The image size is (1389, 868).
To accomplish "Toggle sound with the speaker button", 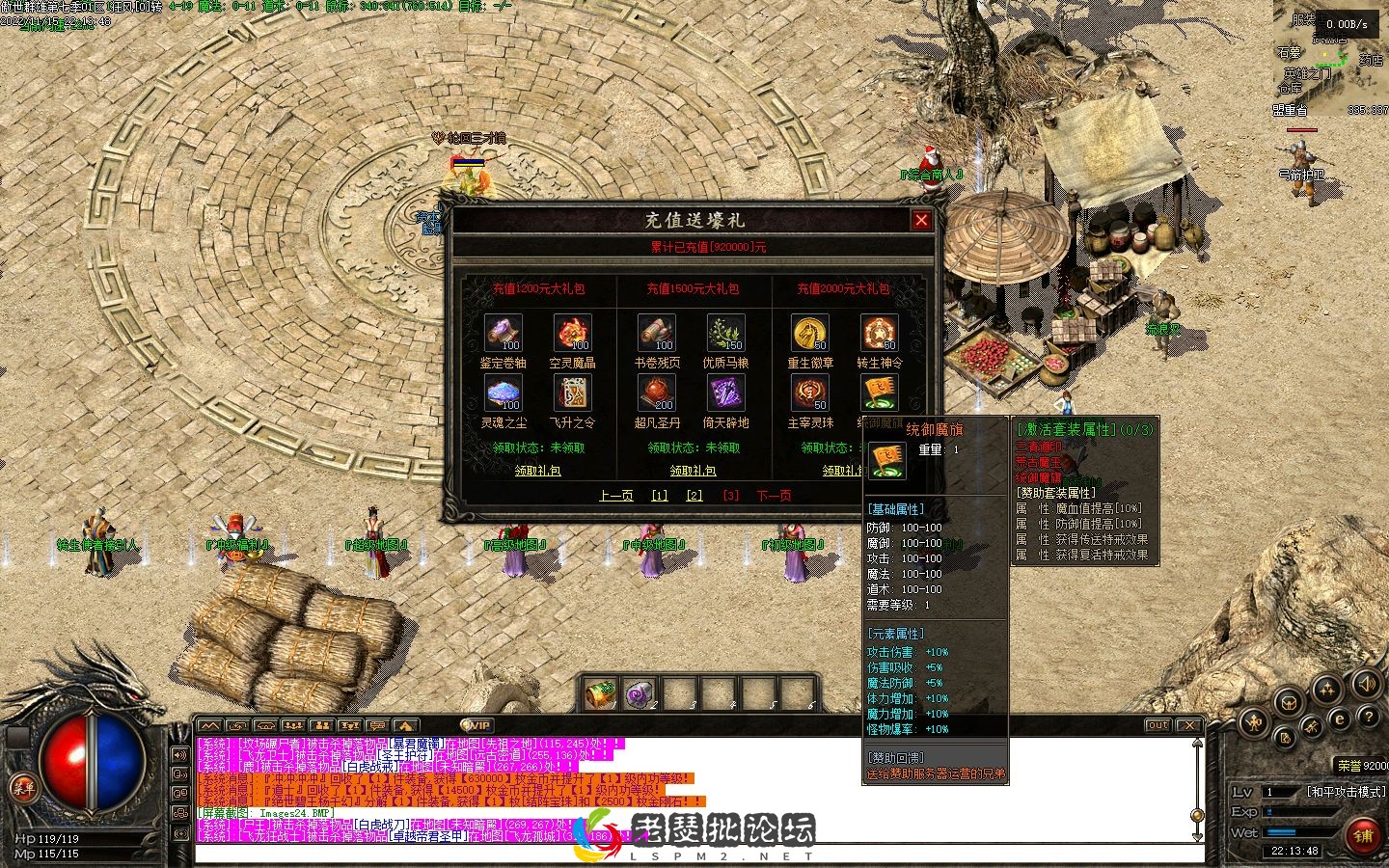I will coord(1366,685).
